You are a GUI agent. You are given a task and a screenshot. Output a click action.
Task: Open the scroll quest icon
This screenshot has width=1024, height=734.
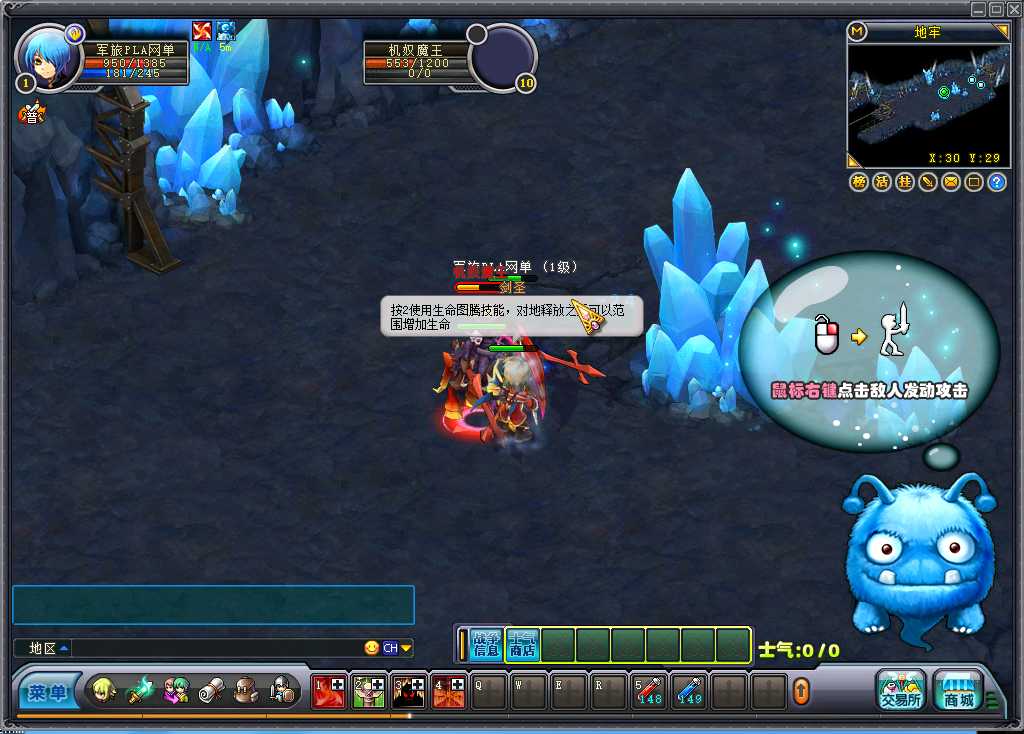pyautogui.click(x=212, y=690)
